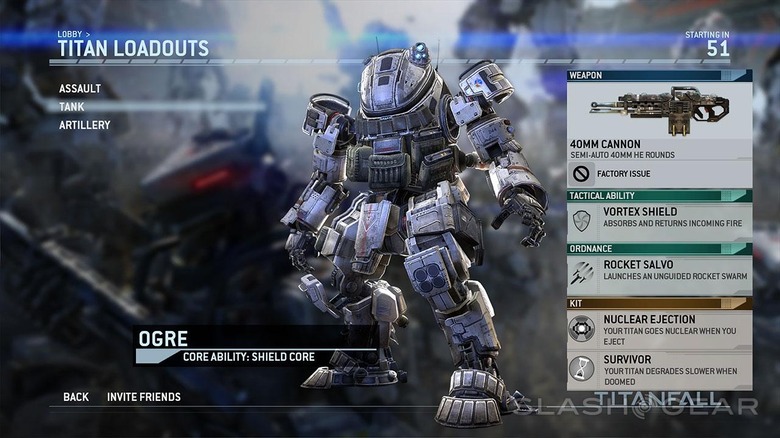780x438 pixels.
Task: Go back to the lobby
Action: click(x=76, y=397)
